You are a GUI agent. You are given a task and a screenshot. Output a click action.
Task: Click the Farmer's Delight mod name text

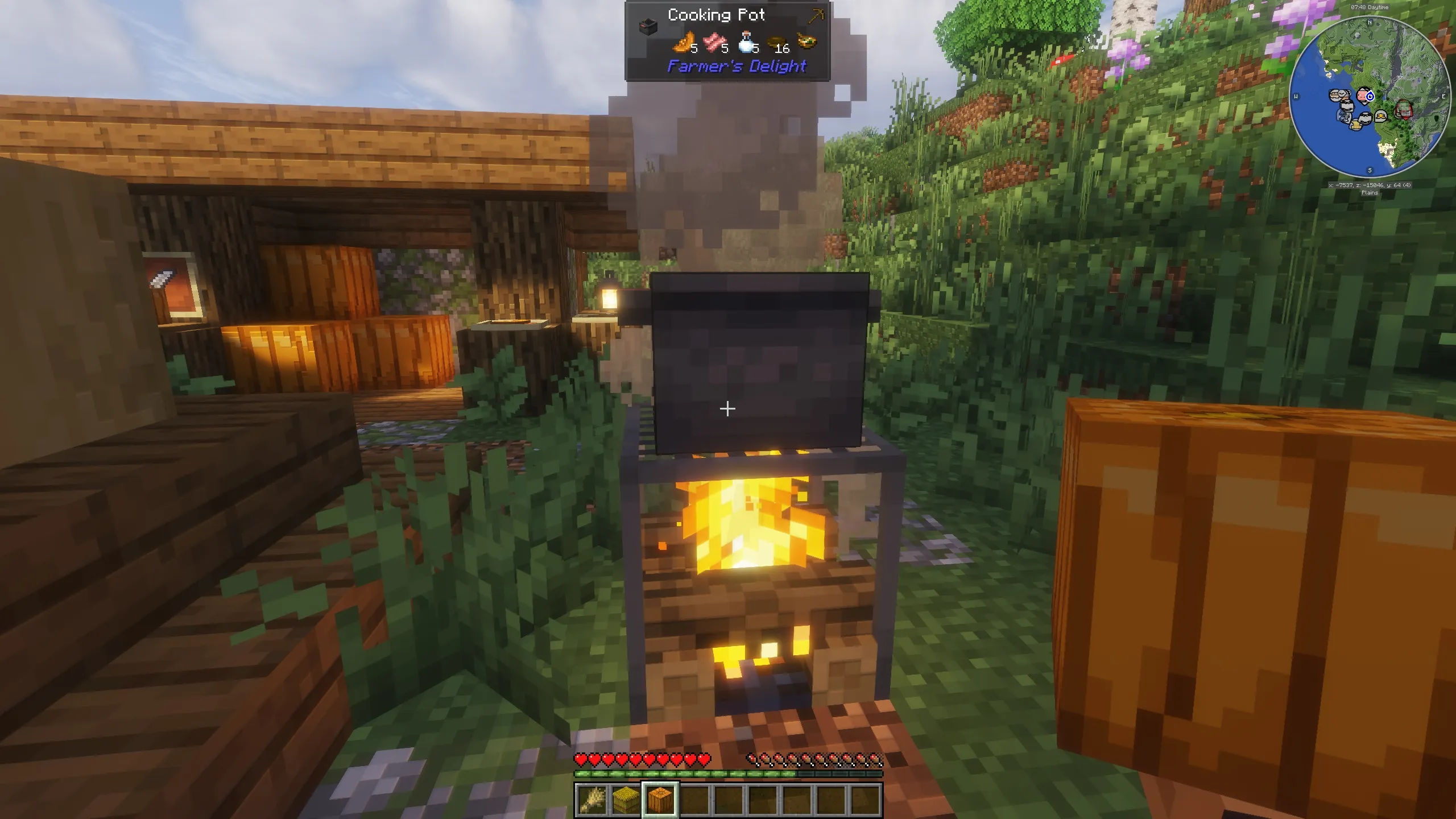[735, 66]
